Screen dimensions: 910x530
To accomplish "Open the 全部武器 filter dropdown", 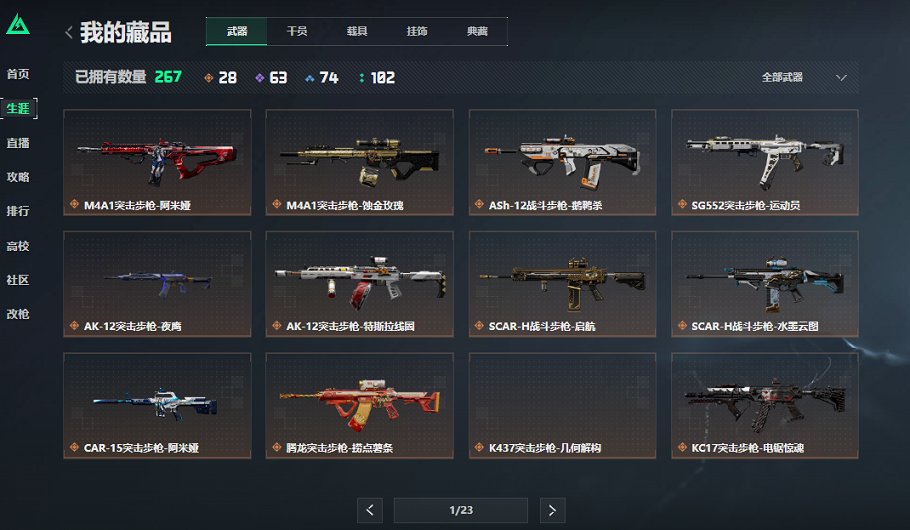I will click(x=803, y=77).
